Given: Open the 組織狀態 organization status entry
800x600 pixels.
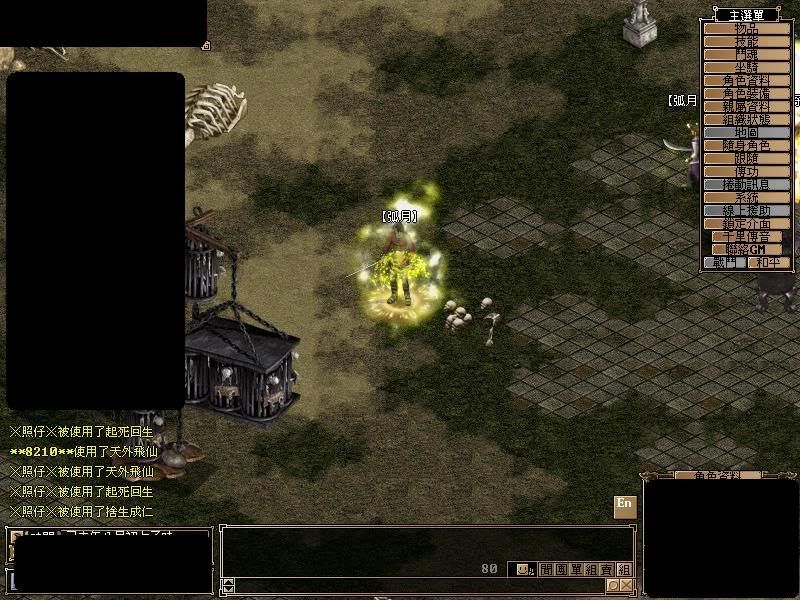Looking at the screenshot, I should click(x=747, y=119).
